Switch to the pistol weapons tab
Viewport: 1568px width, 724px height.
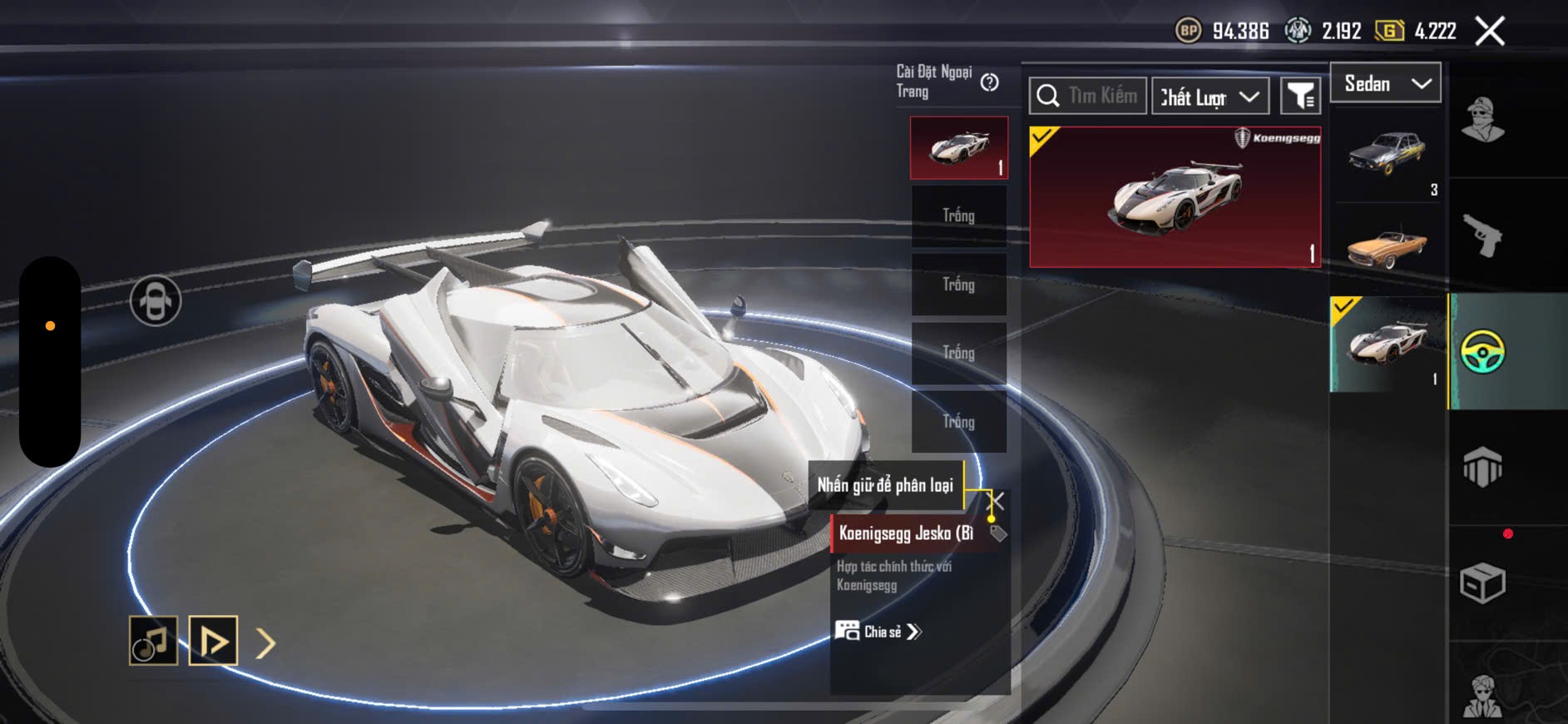1482,236
